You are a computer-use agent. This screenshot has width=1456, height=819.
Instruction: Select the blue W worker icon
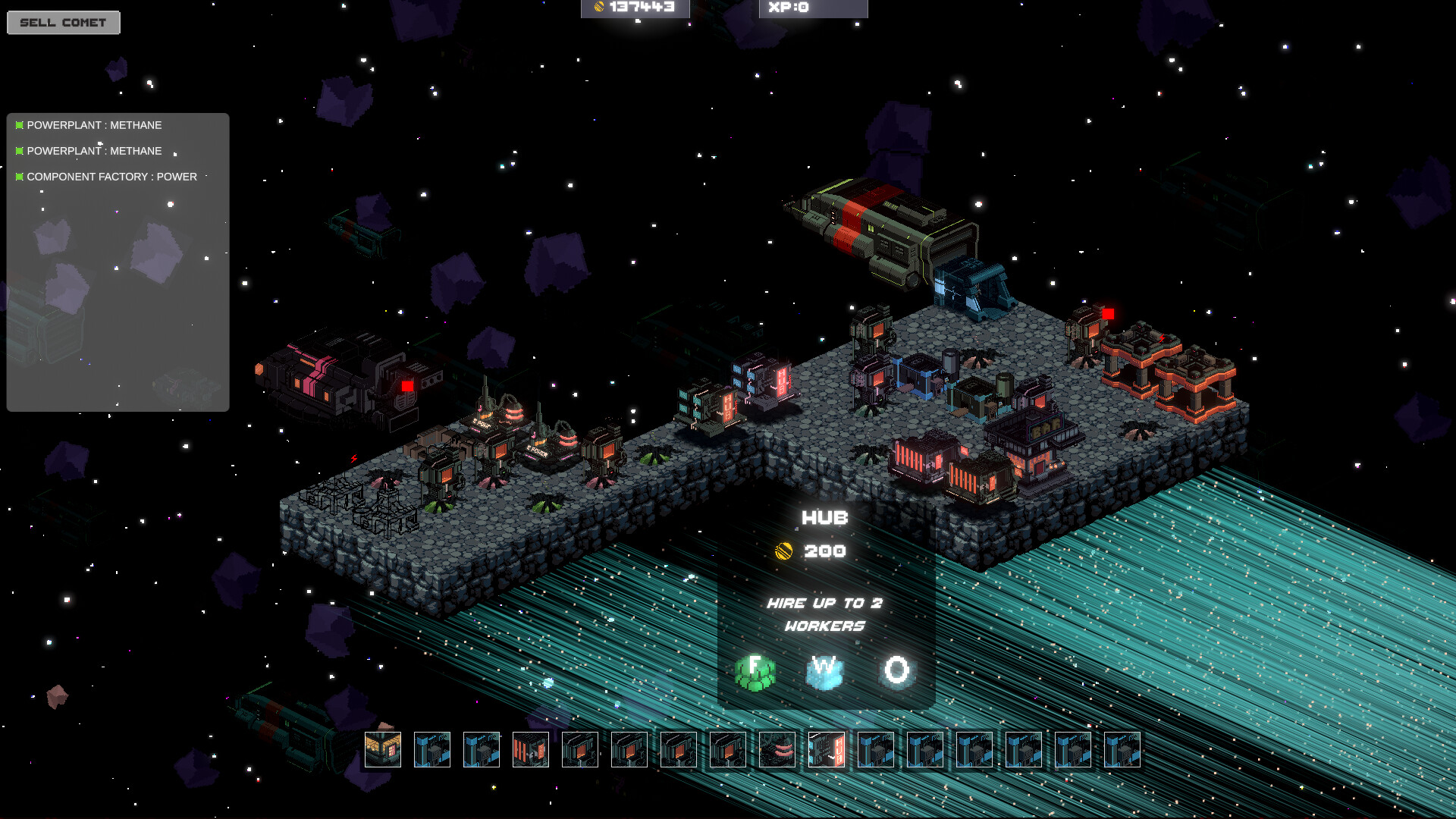824,670
